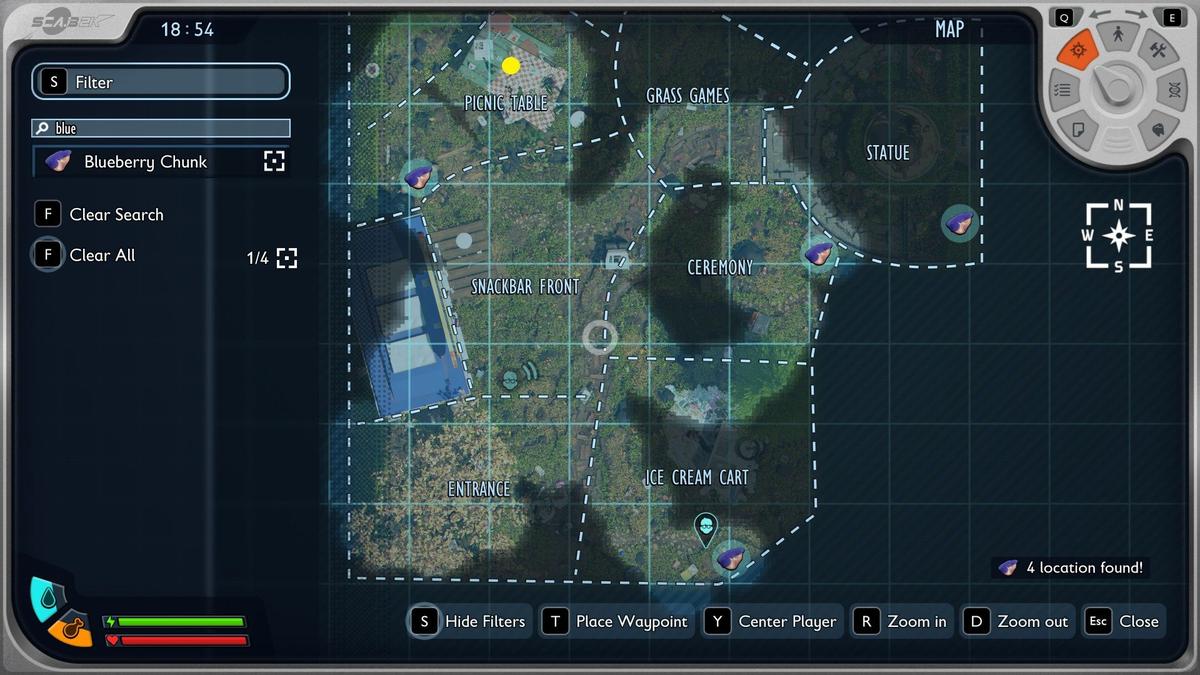Zoom in on the map
Viewport: 1200px width, 675px height.
point(901,621)
